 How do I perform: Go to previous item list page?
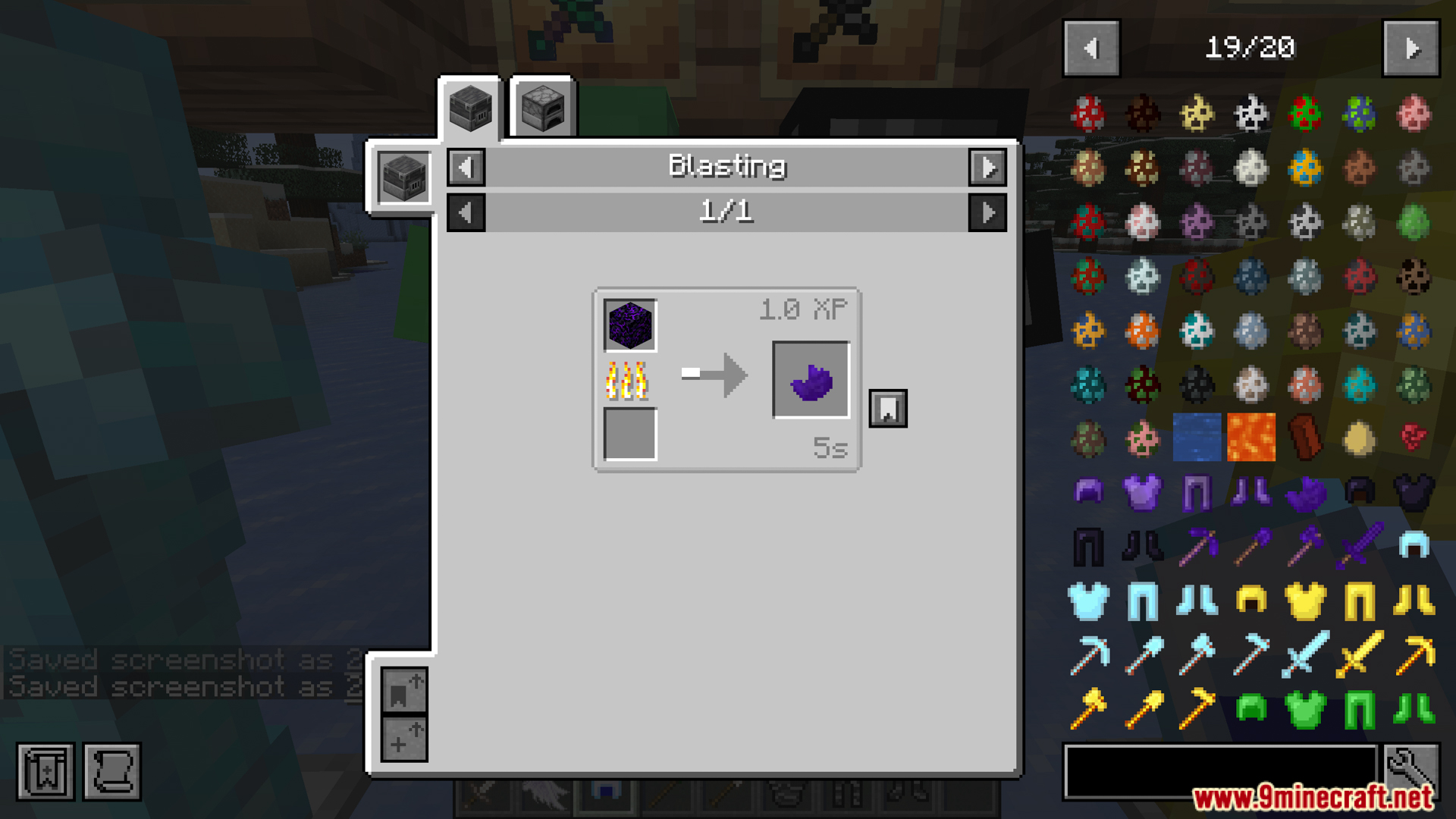tap(1091, 49)
